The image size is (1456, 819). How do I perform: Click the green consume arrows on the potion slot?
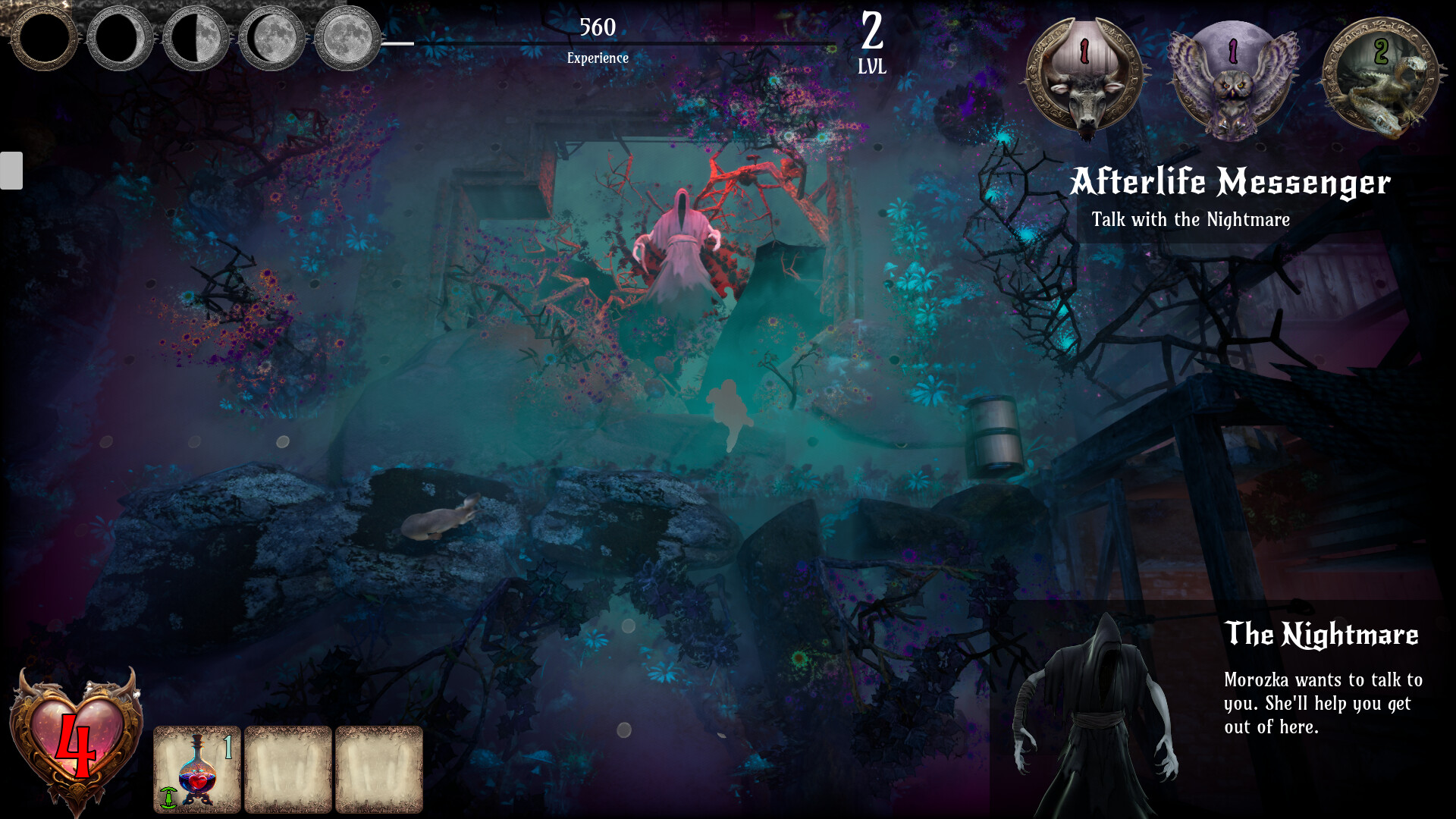click(168, 798)
